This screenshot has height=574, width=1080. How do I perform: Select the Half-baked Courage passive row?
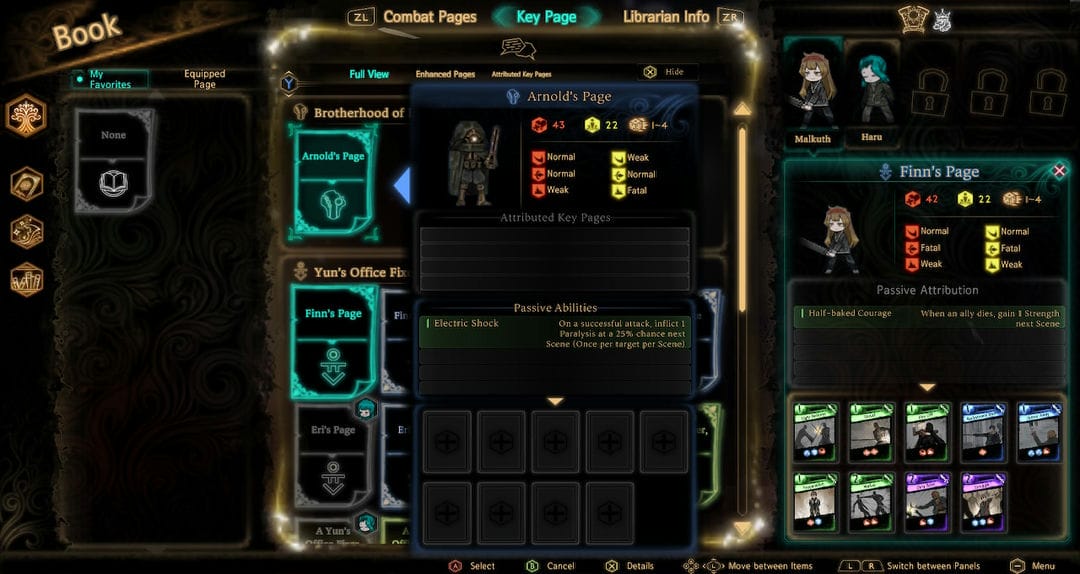coord(927,318)
